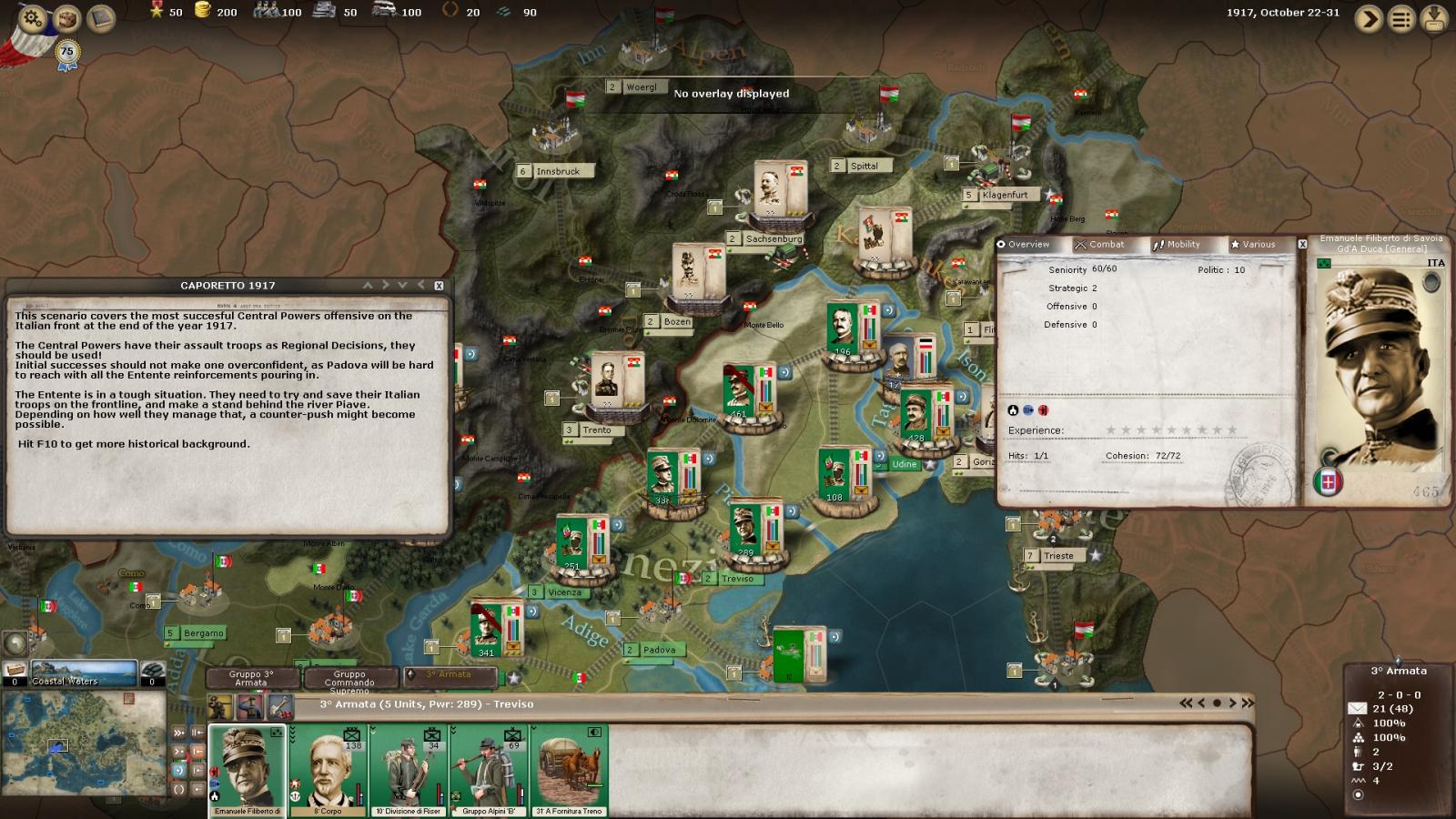The image size is (1456, 819).
Task: Select the 10° Divisione di Riser card
Action: [x=409, y=770]
